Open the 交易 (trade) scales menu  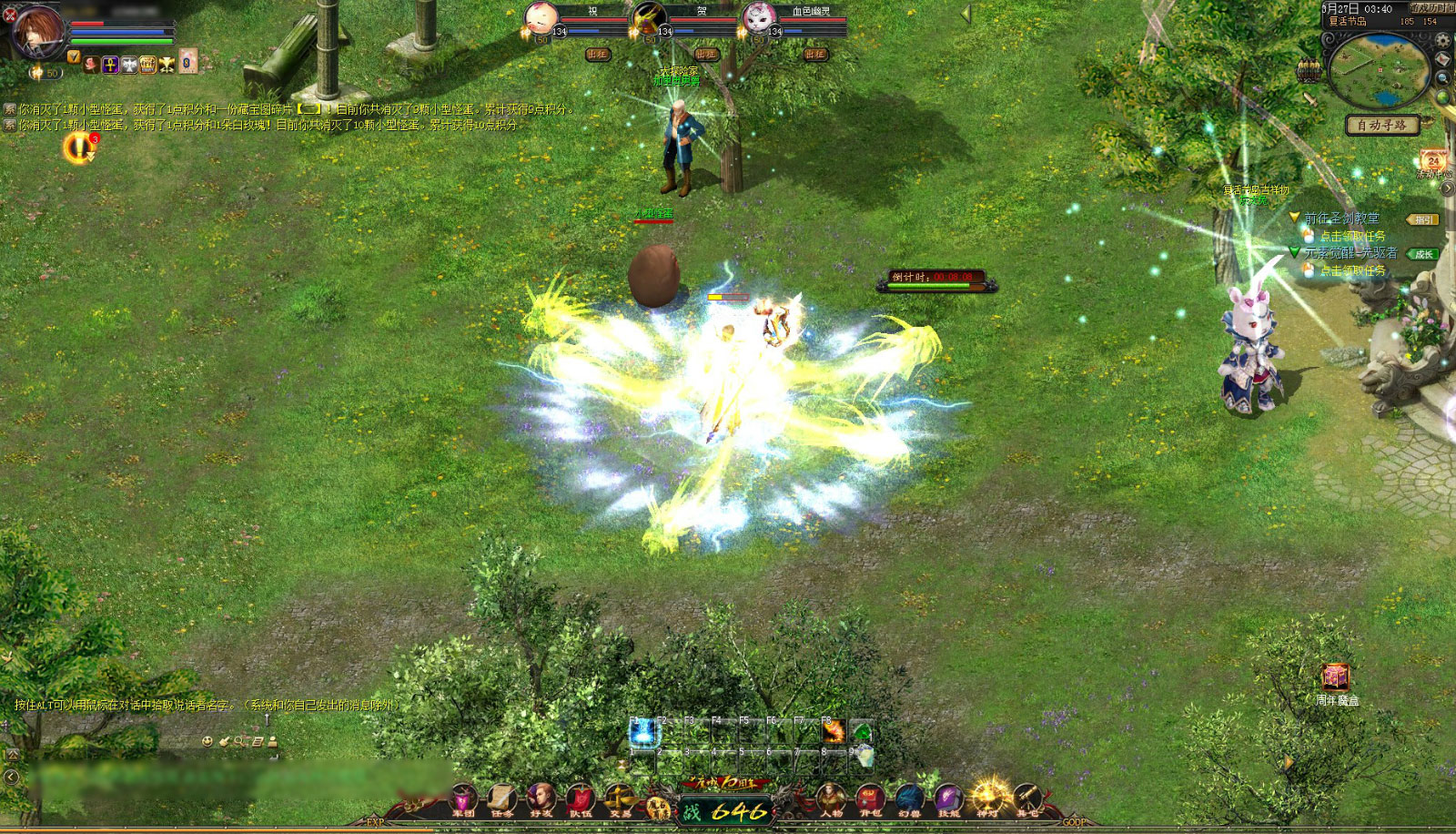(620, 799)
